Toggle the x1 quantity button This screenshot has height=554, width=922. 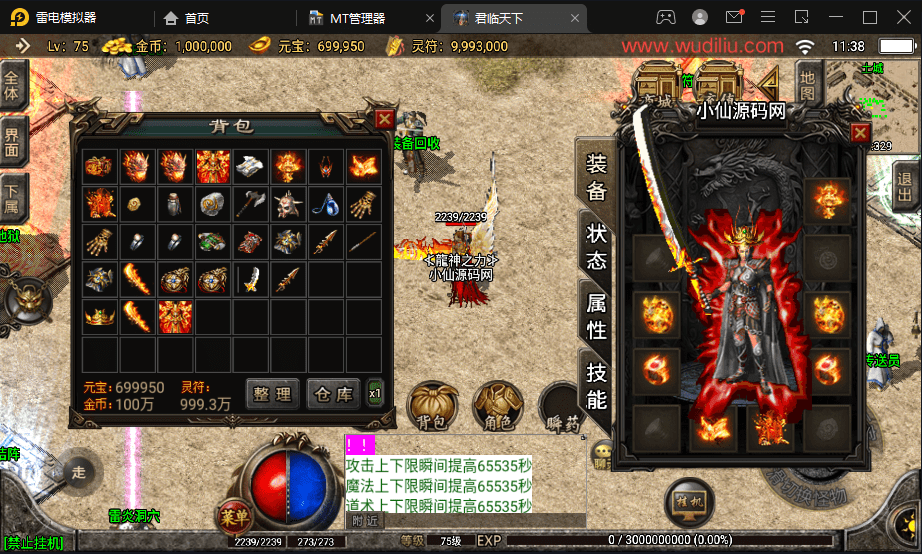tap(375, 392)
